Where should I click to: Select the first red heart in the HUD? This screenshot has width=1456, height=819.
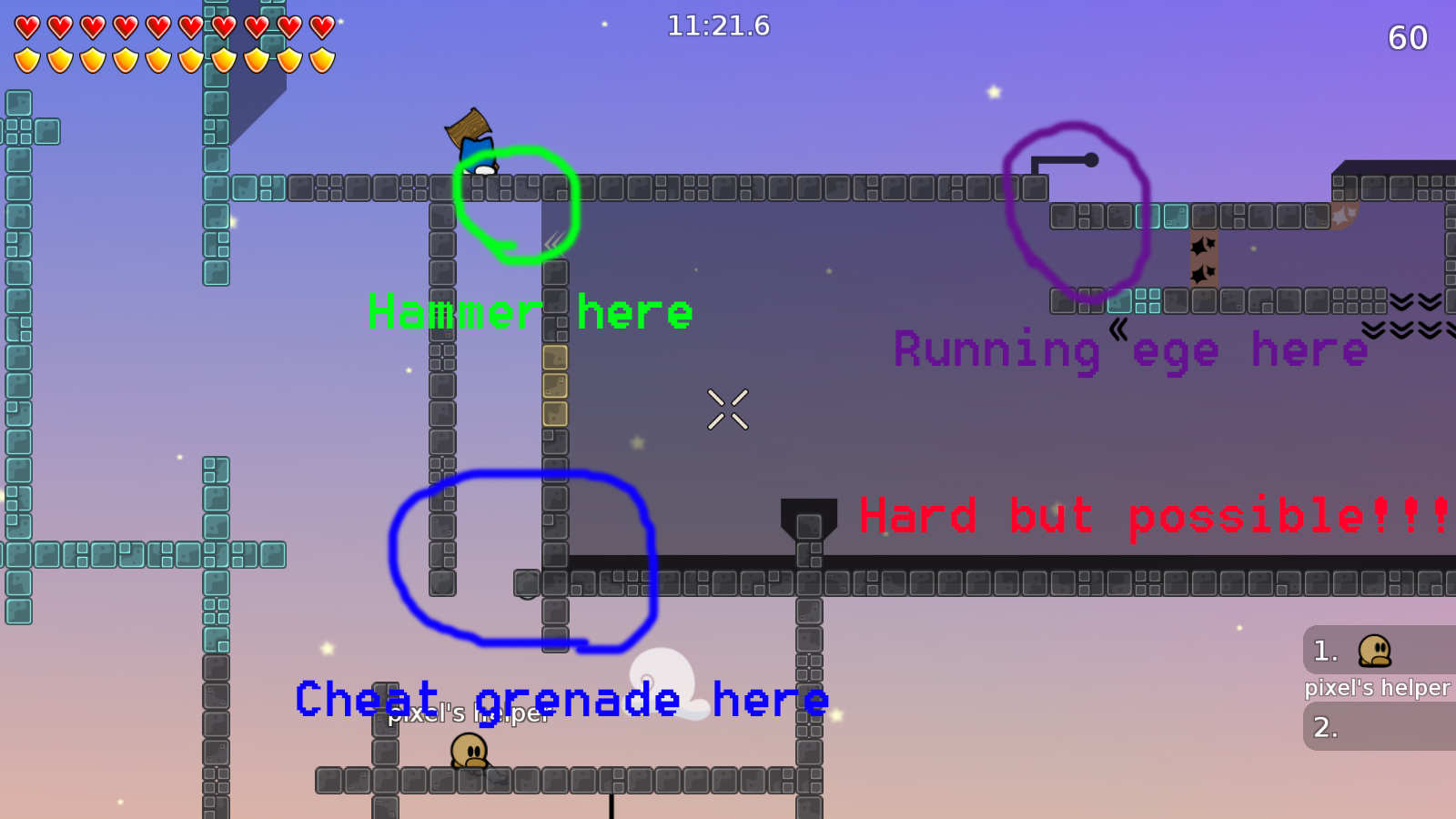[x=26, y=27]
